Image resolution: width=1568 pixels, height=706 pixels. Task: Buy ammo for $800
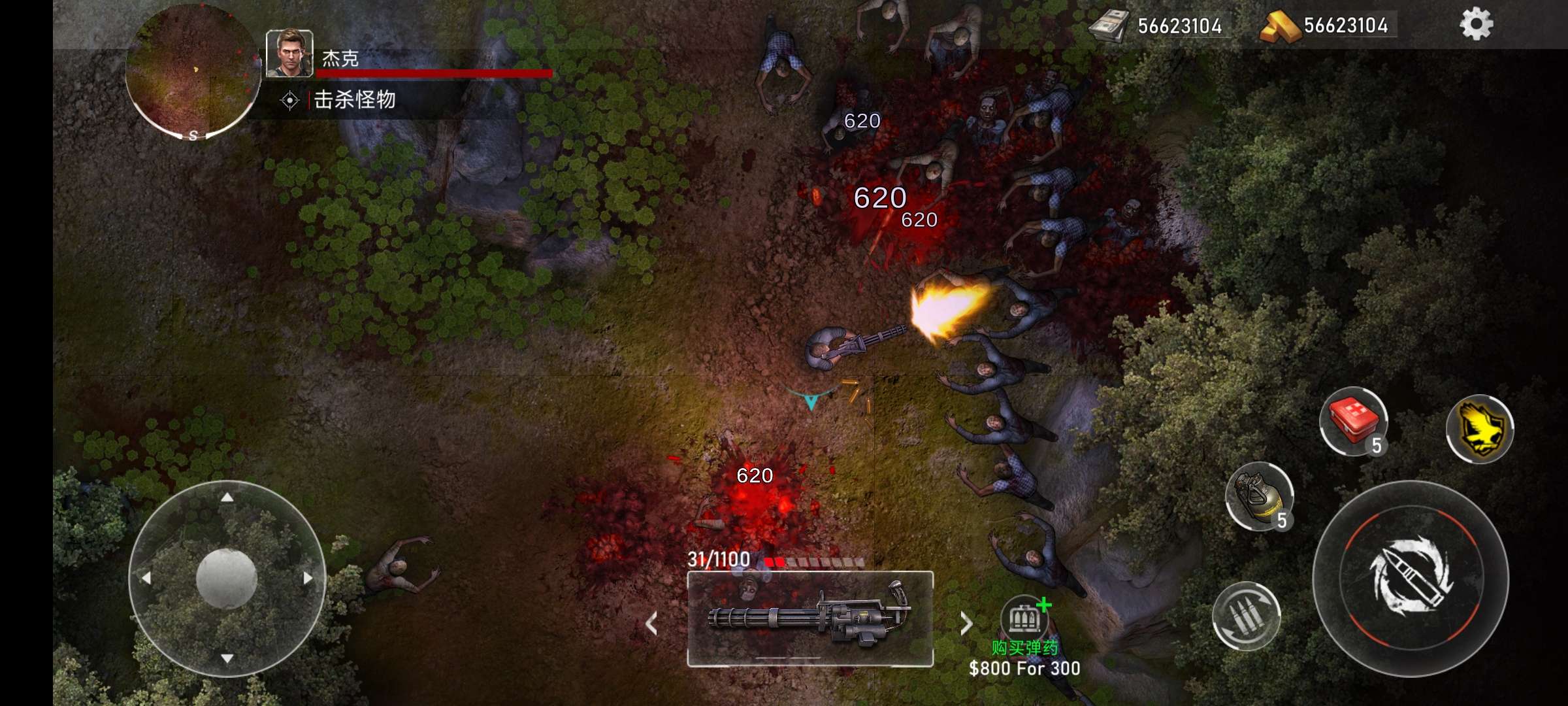(1024, 618)
